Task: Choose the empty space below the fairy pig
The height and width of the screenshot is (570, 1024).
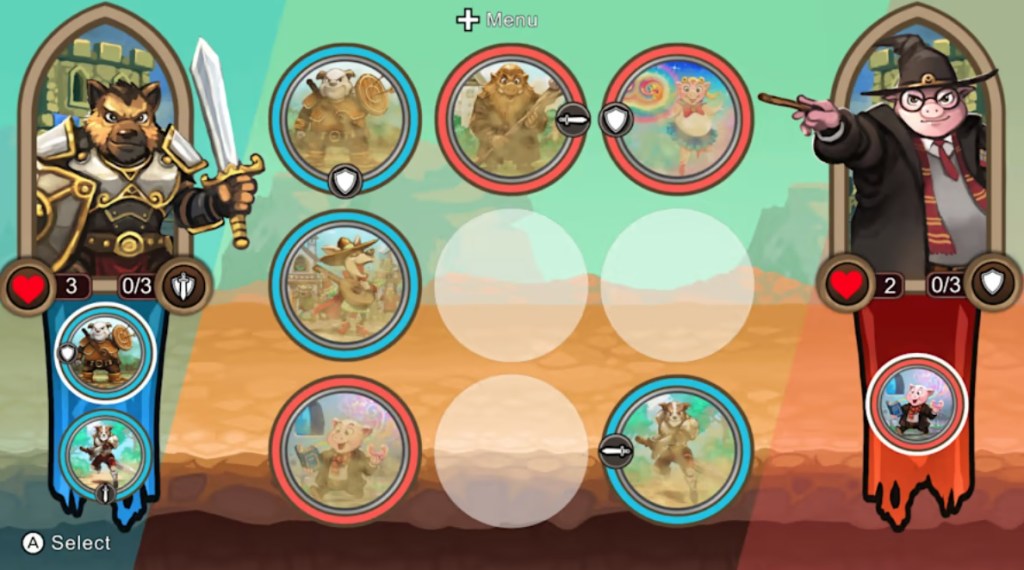Action: (x=677, y=284)
